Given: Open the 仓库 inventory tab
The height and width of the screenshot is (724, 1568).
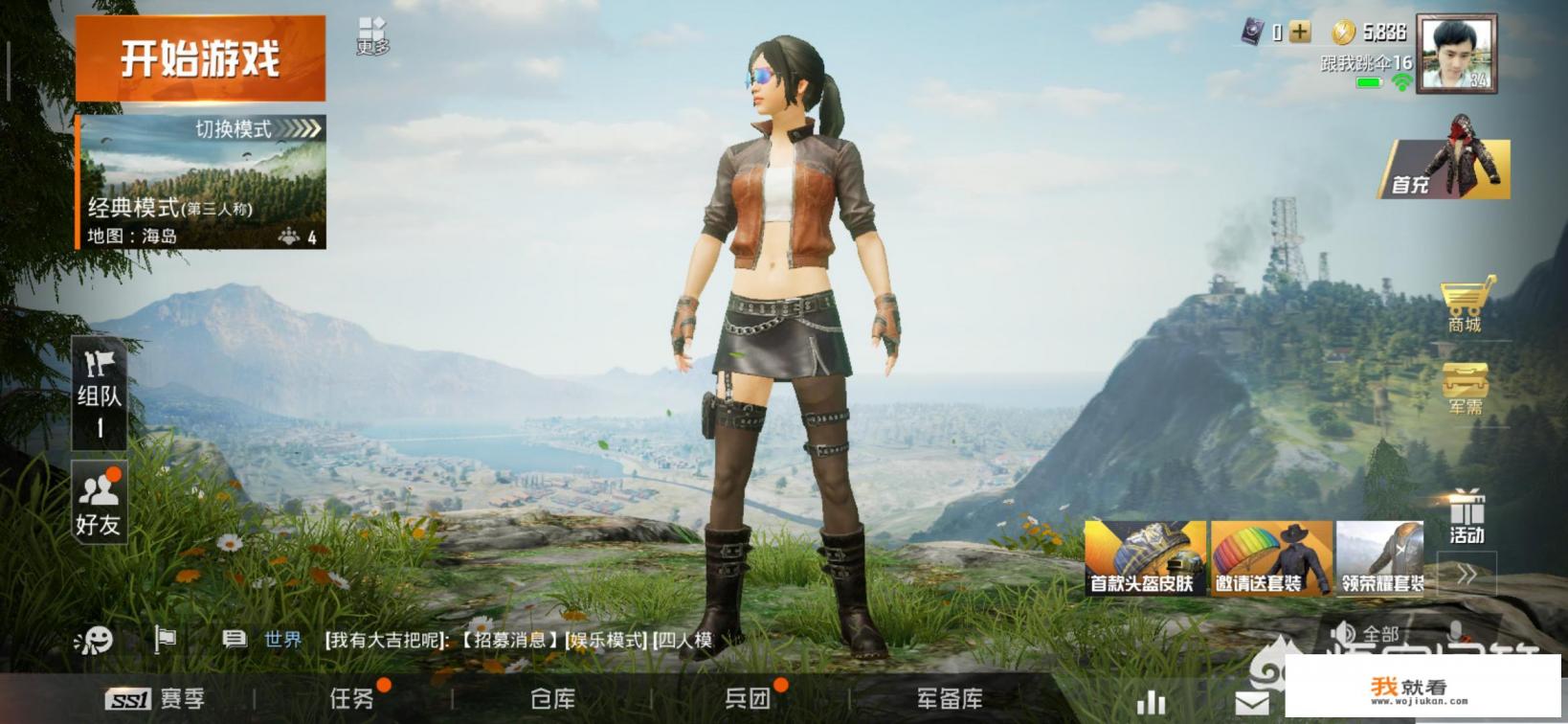Looking at the screenshot, I should pos(552,699).
